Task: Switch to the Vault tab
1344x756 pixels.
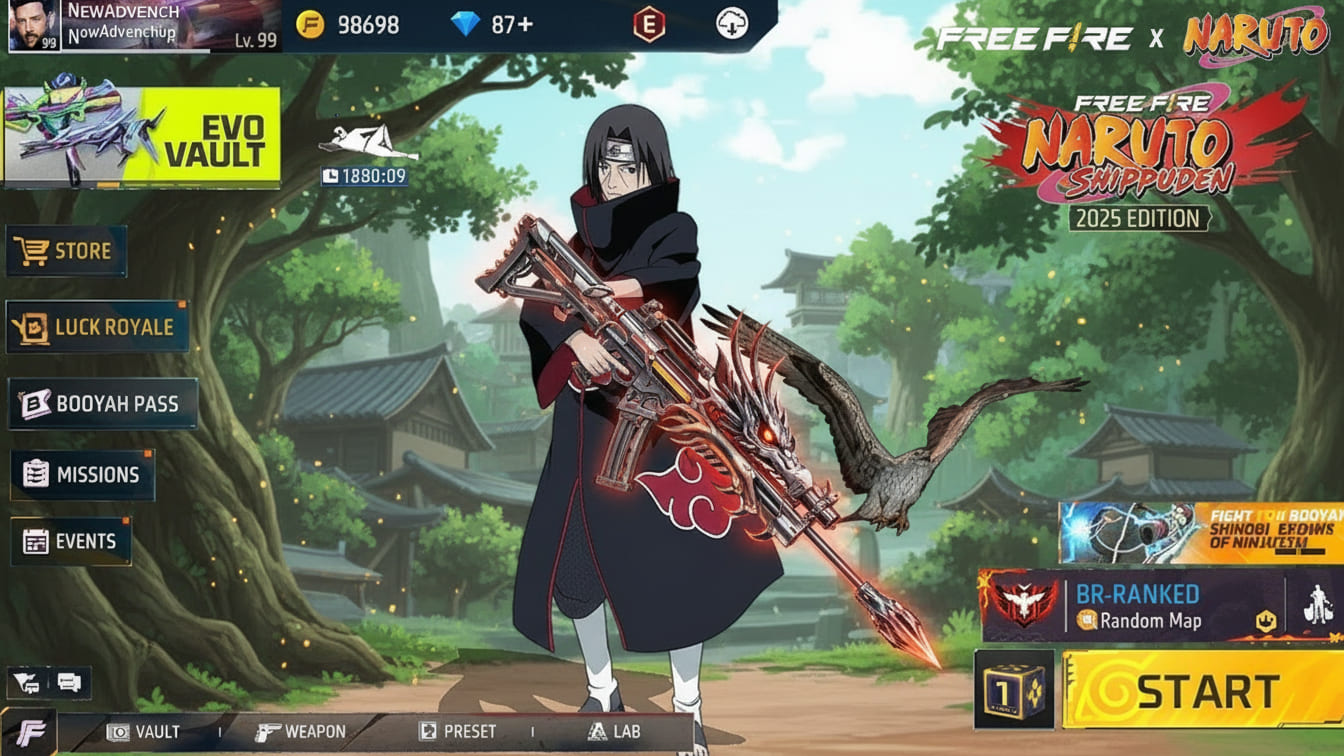Action: coord(144,732)
